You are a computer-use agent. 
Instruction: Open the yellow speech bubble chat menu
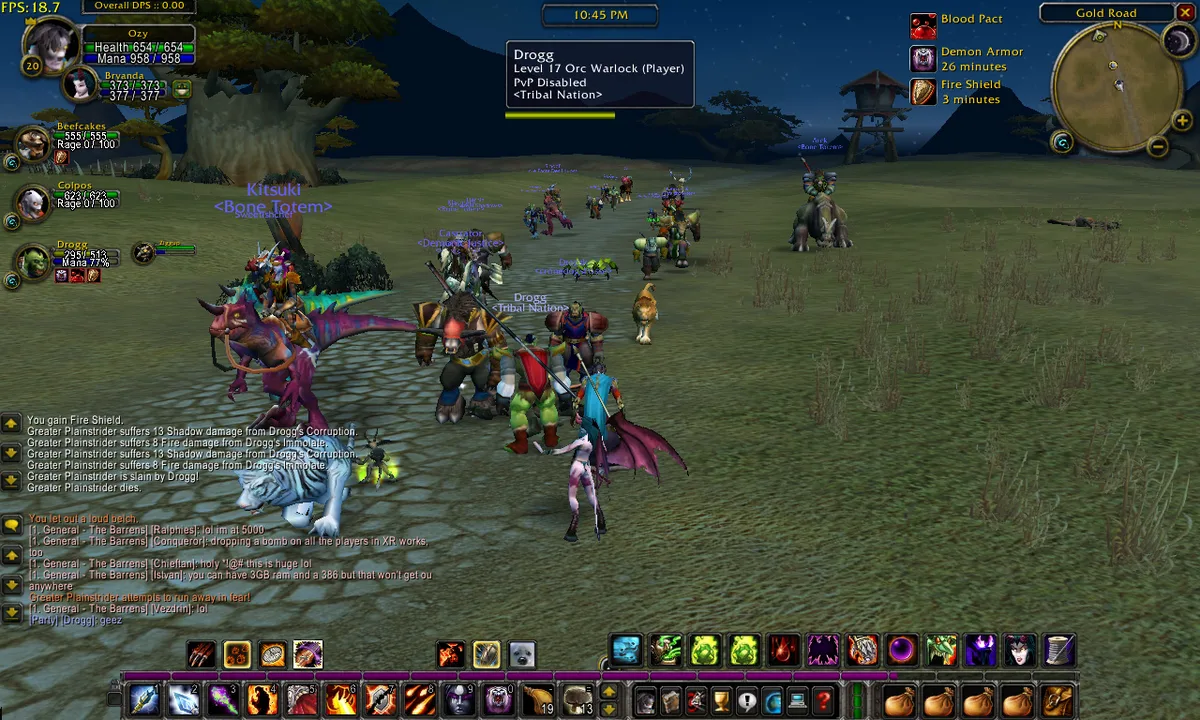coord(12,524)
